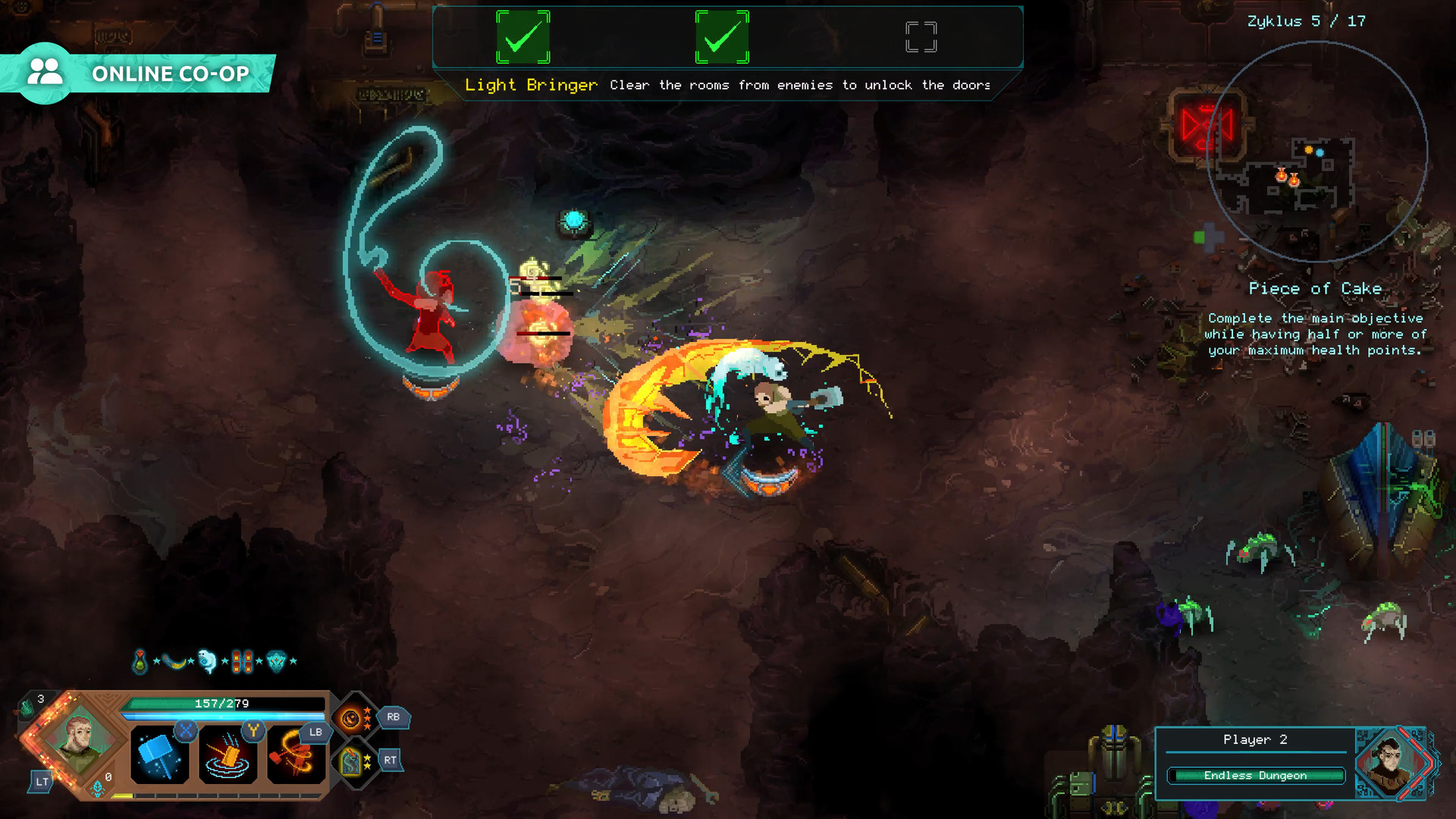Screen dimensions: 1456x819
Task: Click the second green checkmark objective
Action: pyautogui.click(x=721, y=36)
